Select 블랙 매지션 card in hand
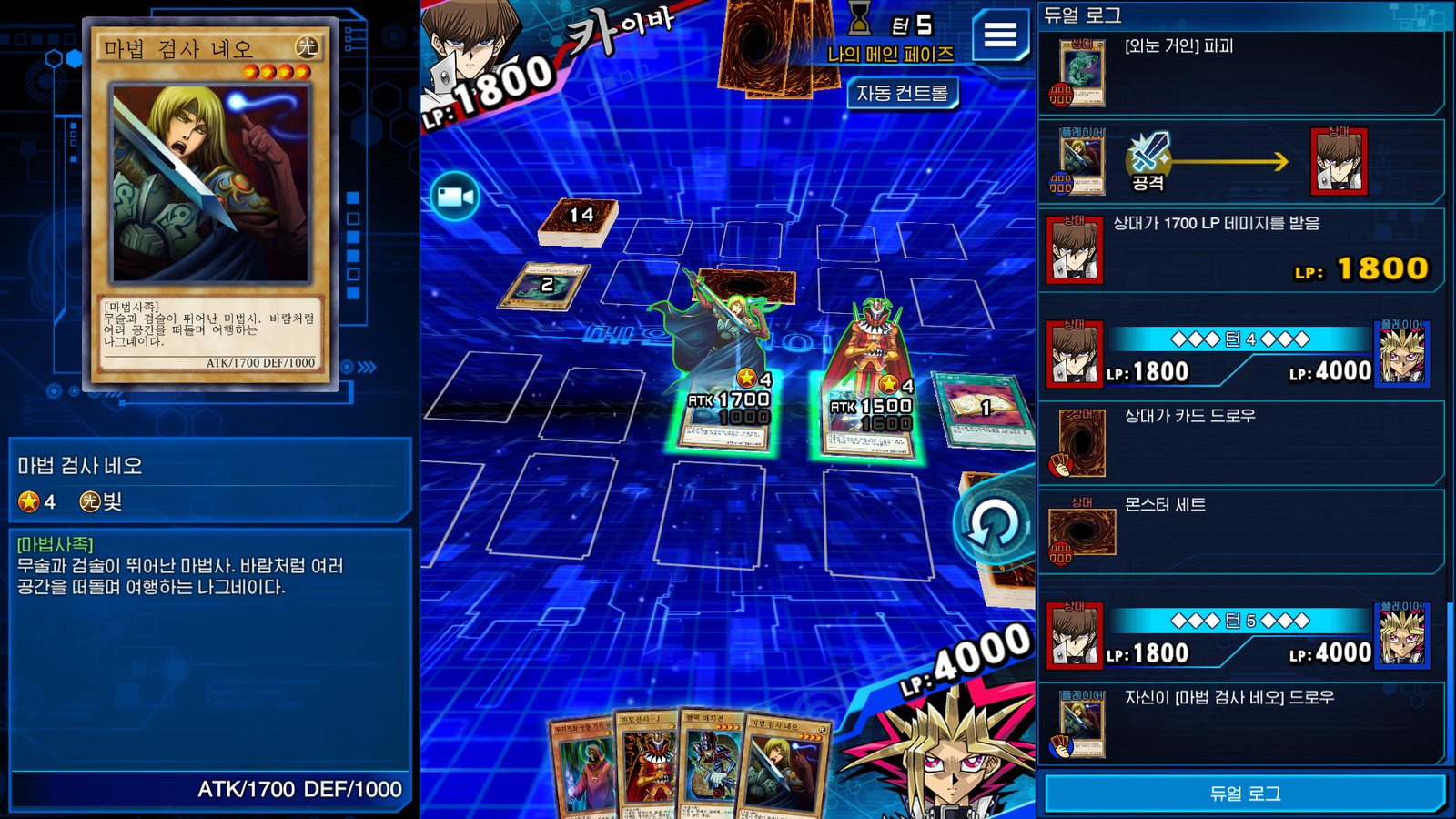1456x819 pixels. pos(713,766)
